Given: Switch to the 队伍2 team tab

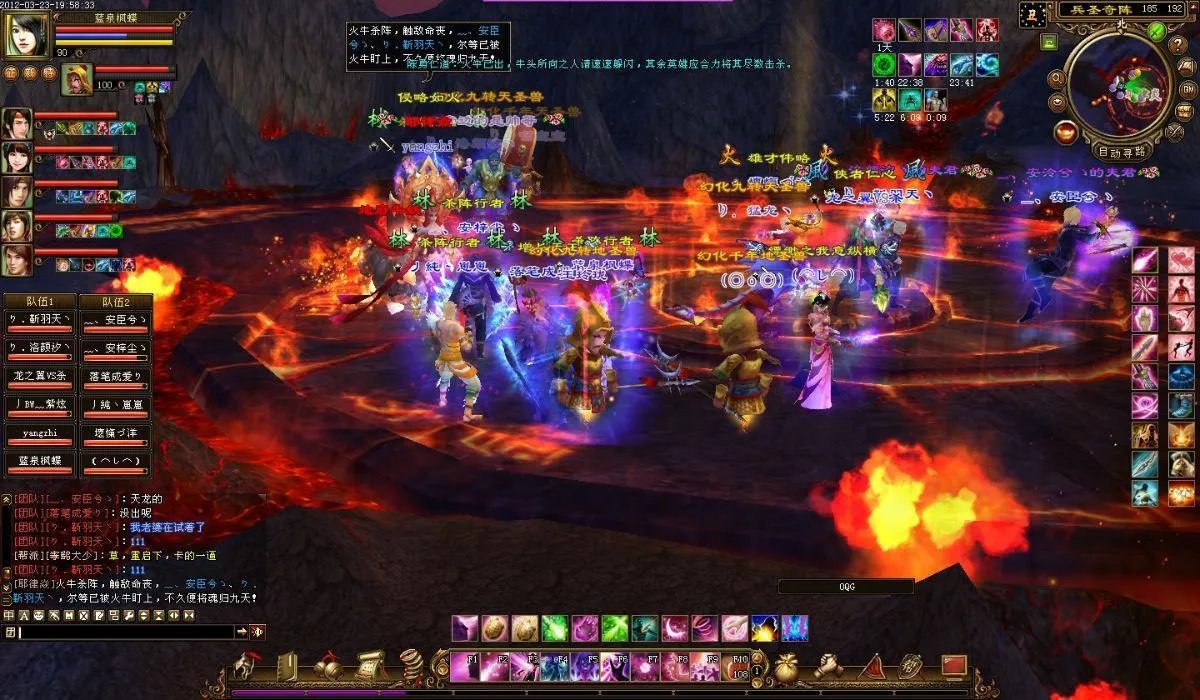Looking at the screenshot, I should click(x=114, y=302).
